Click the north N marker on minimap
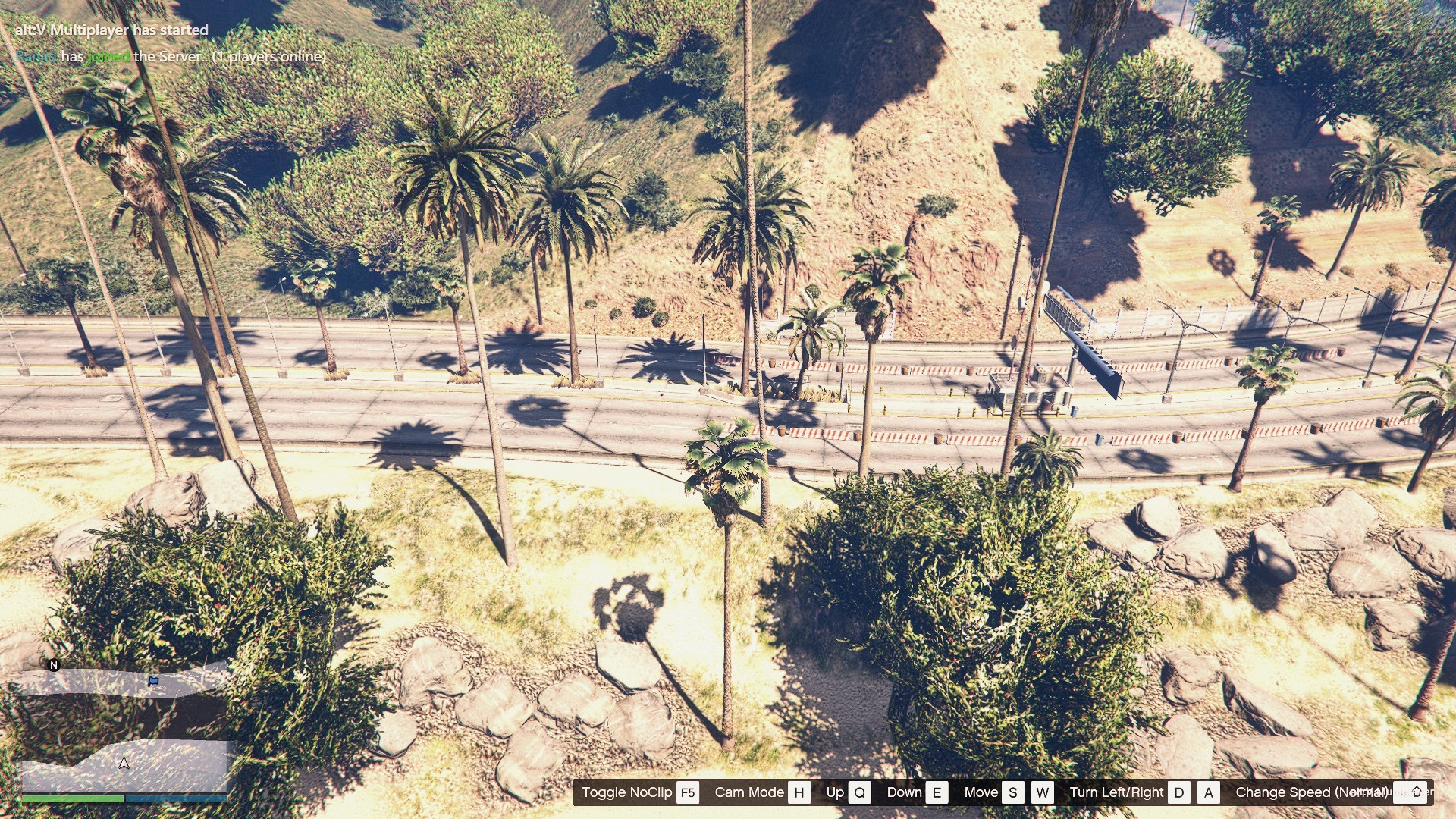 [x=54, y=665]
